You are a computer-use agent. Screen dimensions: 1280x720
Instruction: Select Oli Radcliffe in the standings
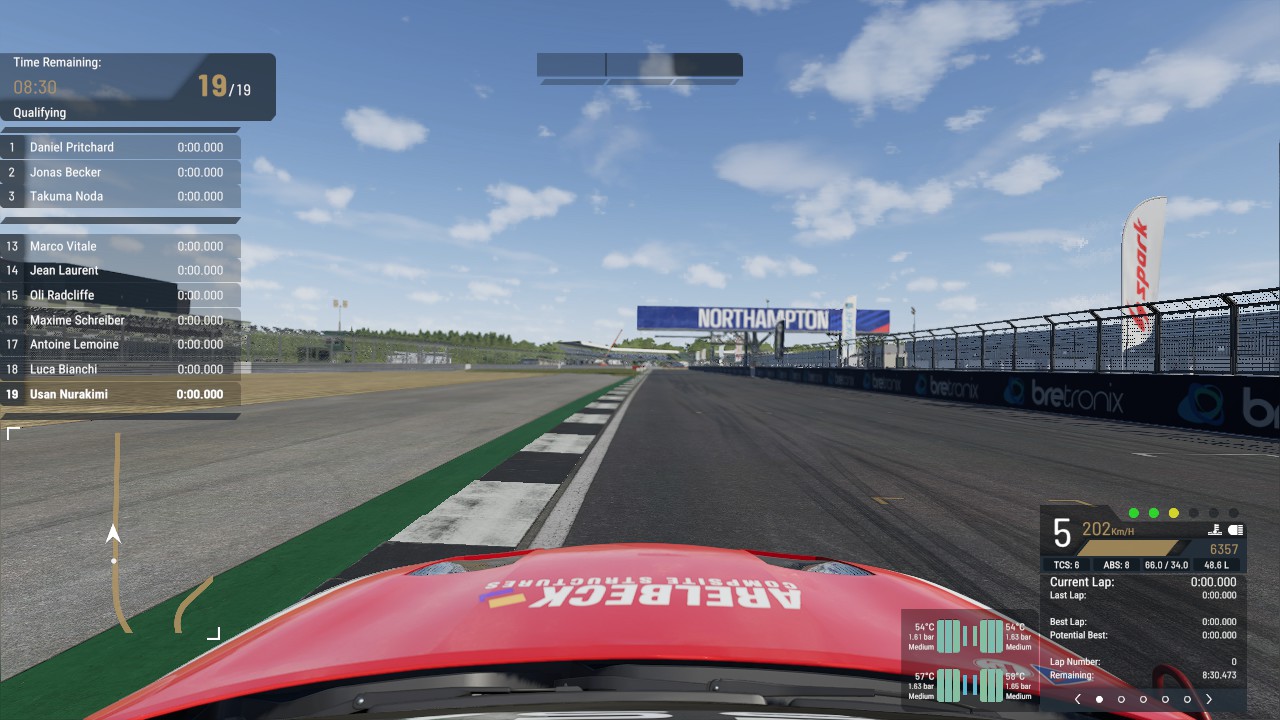(120, 295)
